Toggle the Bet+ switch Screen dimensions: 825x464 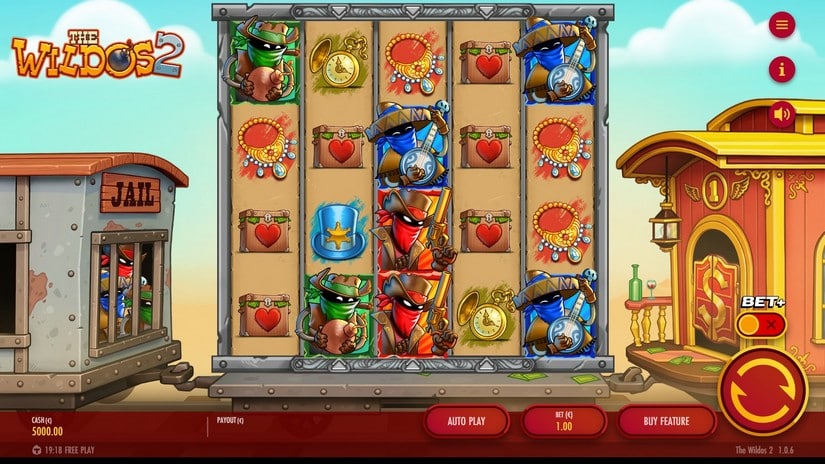coord(761,324)
